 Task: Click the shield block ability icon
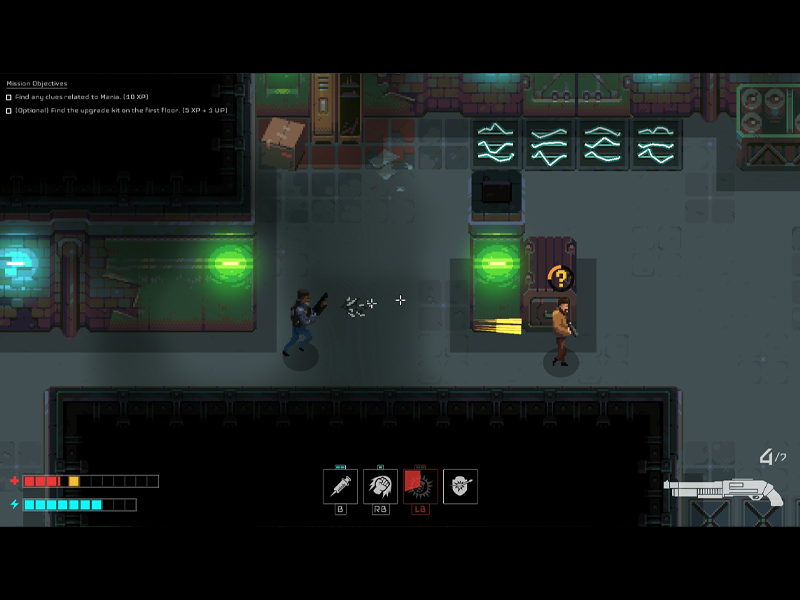460,486
